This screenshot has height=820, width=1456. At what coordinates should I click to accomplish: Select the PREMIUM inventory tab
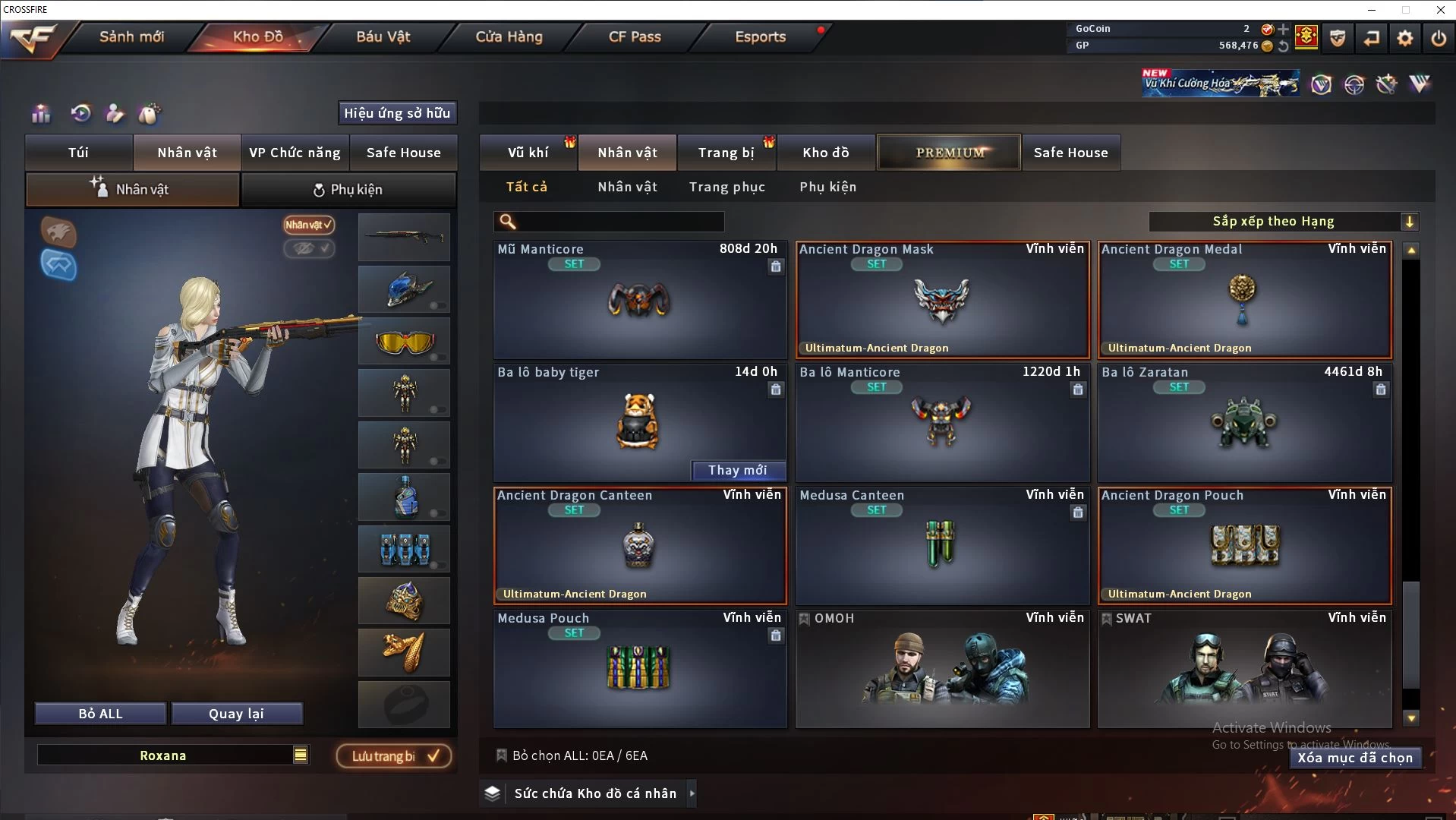tap(949, 153)
